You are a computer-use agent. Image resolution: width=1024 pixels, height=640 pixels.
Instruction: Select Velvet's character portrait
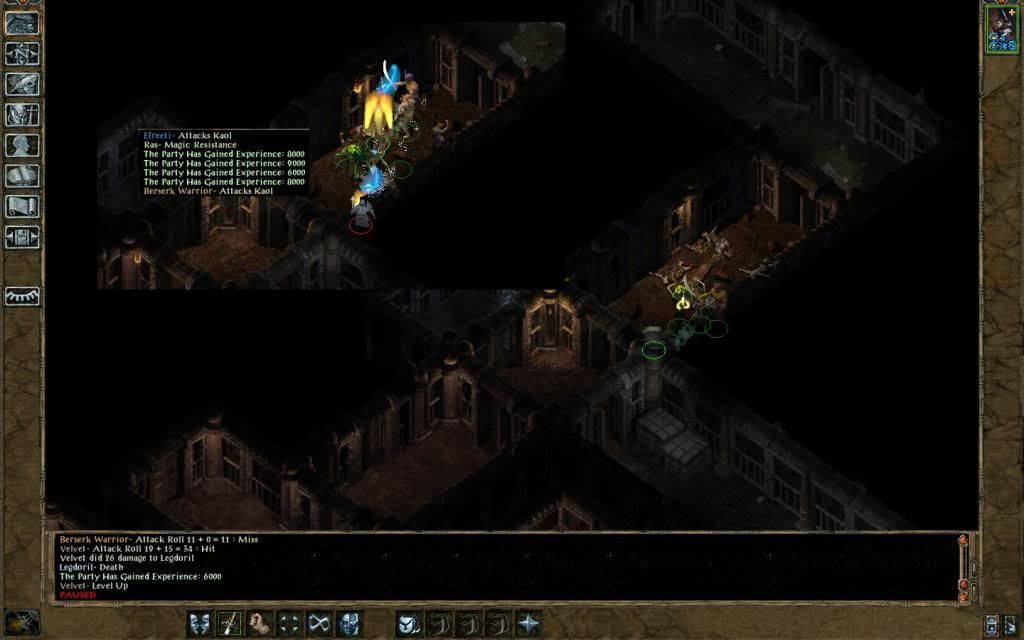tap(1000, 27)
